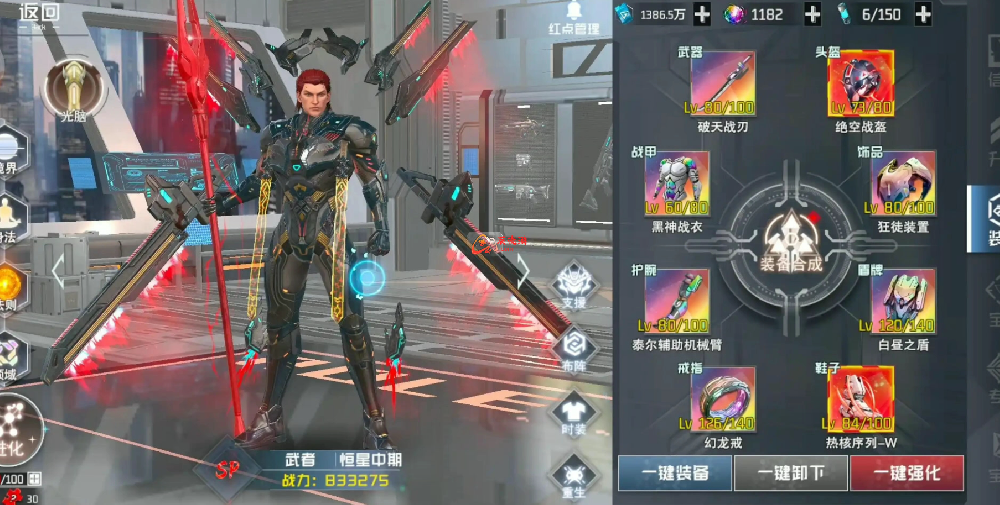
Task: Click the 一键卸下 unequip-all button
Action: click(x=790, y=473)
